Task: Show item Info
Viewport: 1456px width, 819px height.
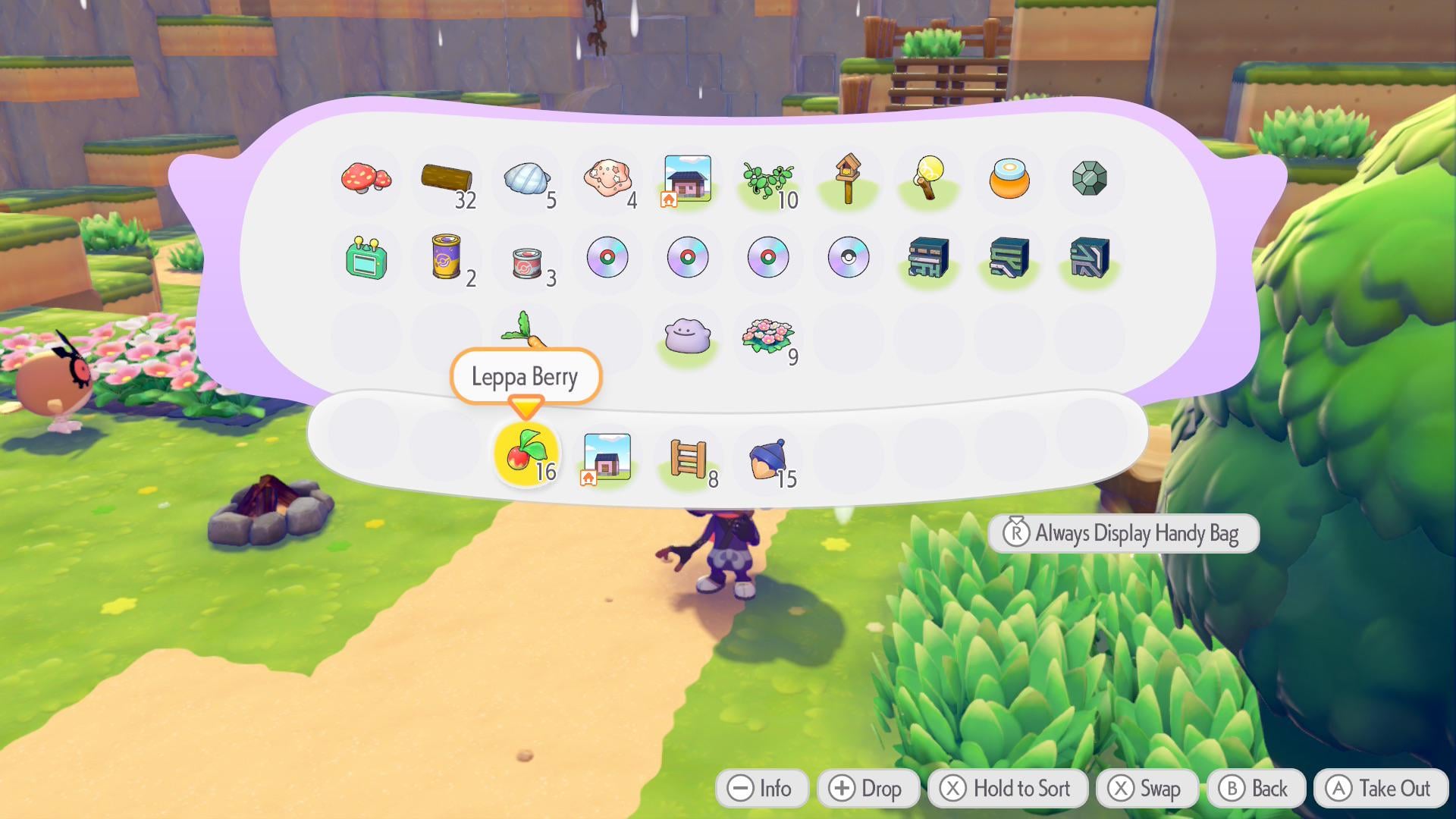Action: 761,789
